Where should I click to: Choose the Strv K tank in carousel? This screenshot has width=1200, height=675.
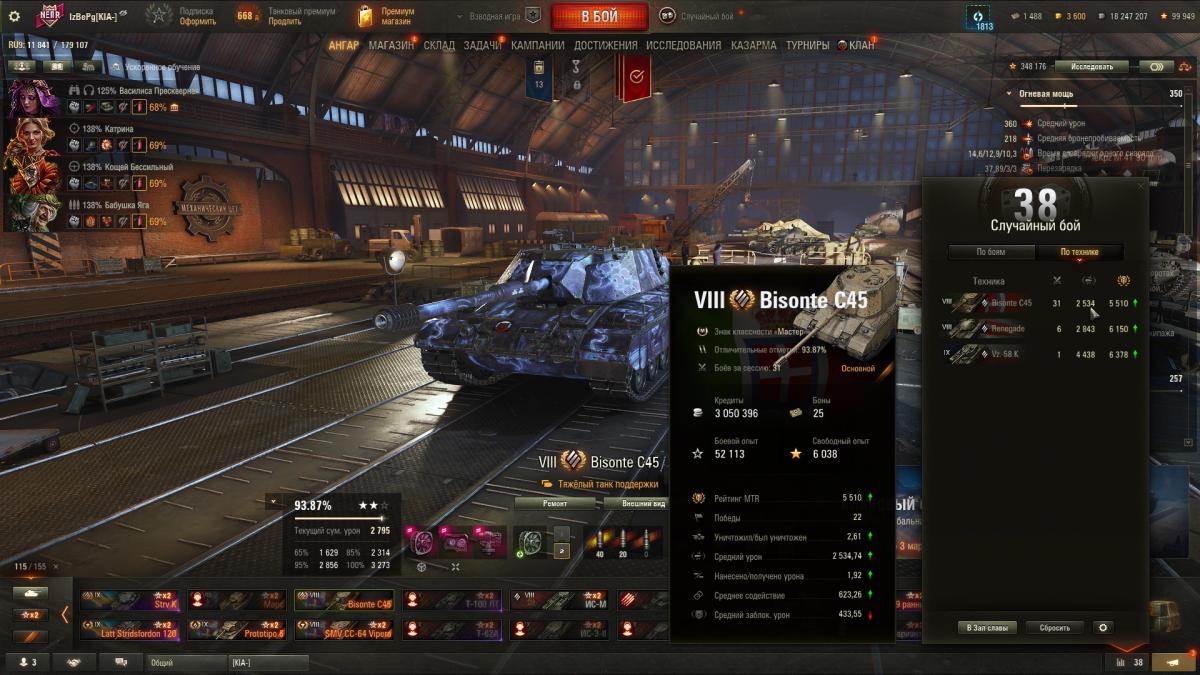(132, 600)
